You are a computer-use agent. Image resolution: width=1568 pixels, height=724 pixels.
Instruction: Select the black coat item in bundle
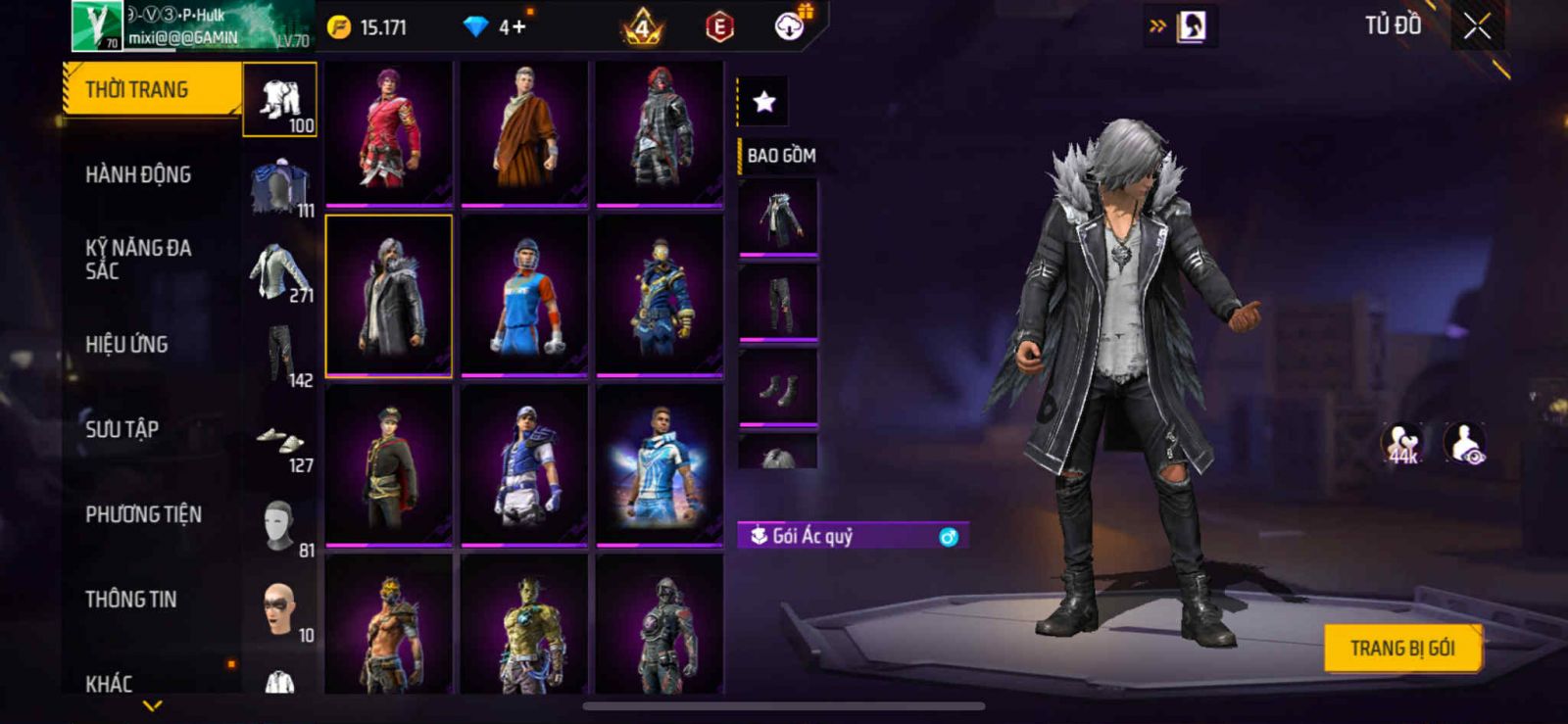point(778,217)
